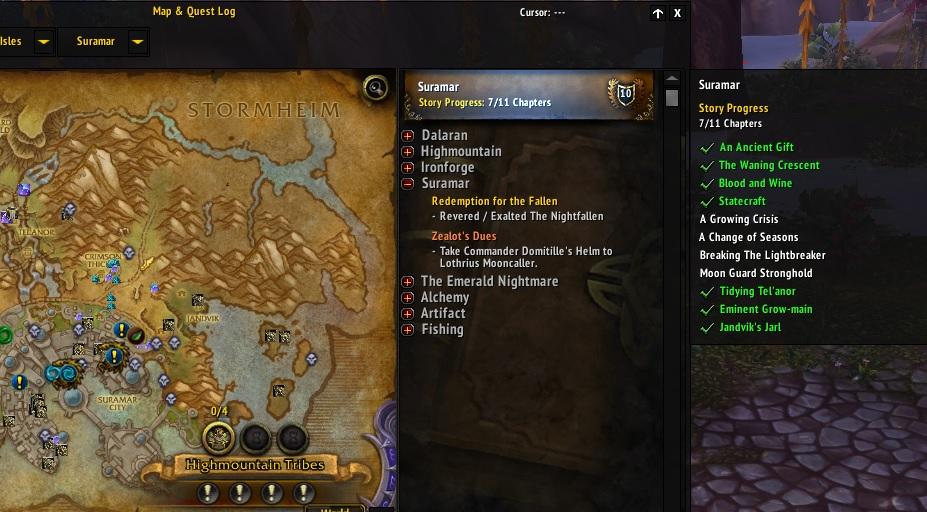This screenshot has width=927, height=512.
Task: Expand the Highmountain quest category
Action: tap(408, 152)
